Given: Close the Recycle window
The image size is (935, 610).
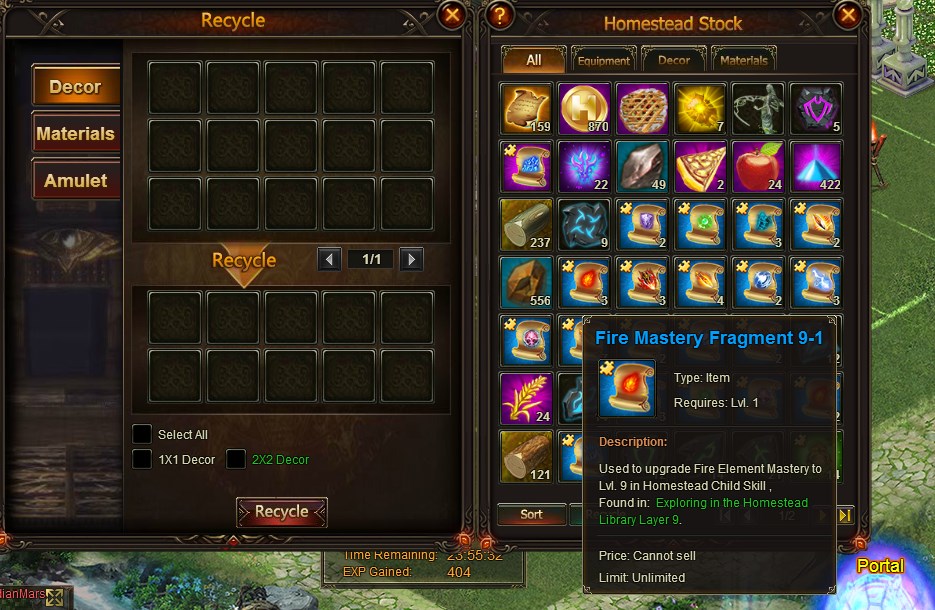Looking at the screenshot, I should coord(452,15).
